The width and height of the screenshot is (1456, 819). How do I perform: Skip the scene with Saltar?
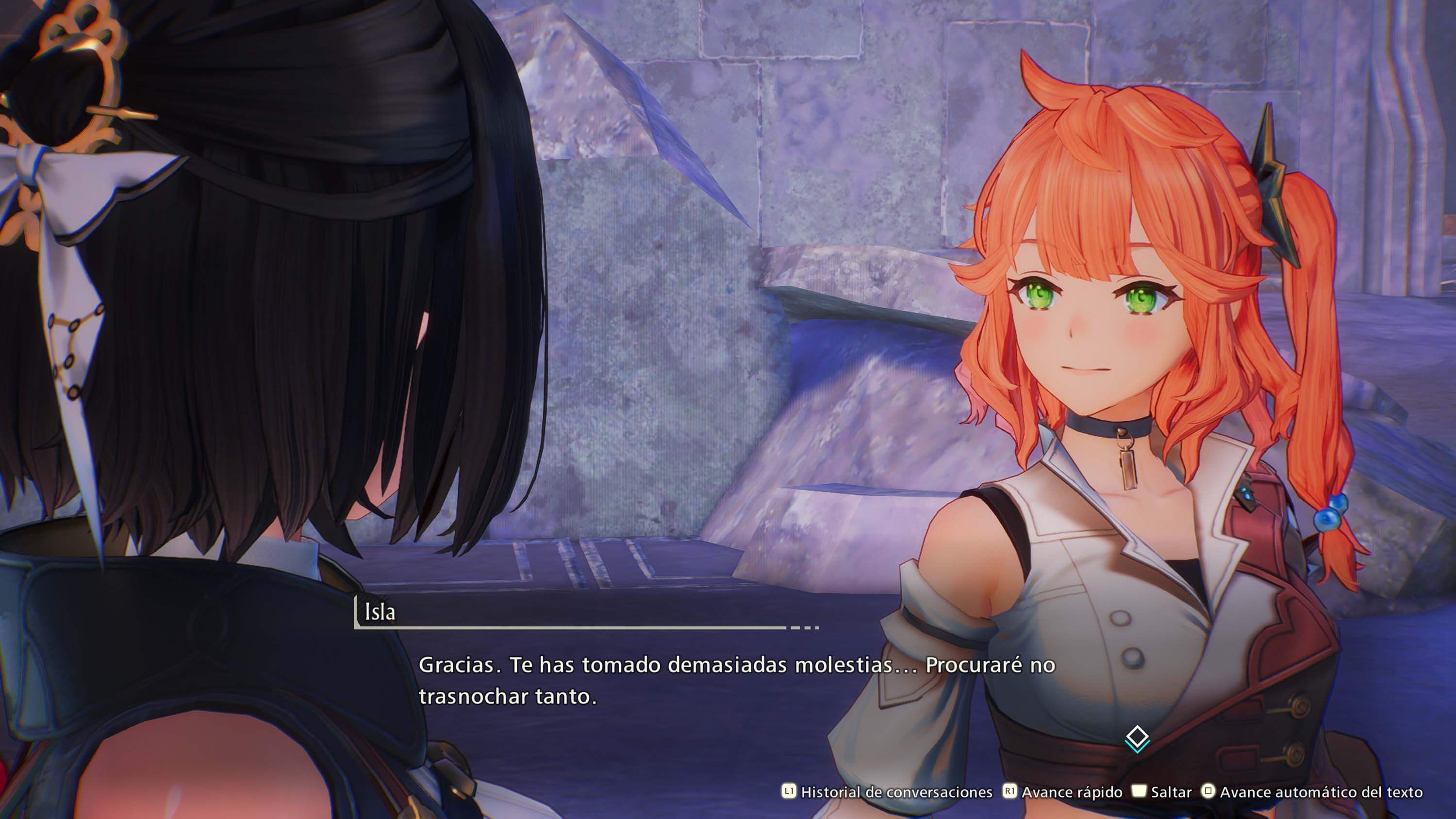pyautogui.click(x=1162, y=792)
